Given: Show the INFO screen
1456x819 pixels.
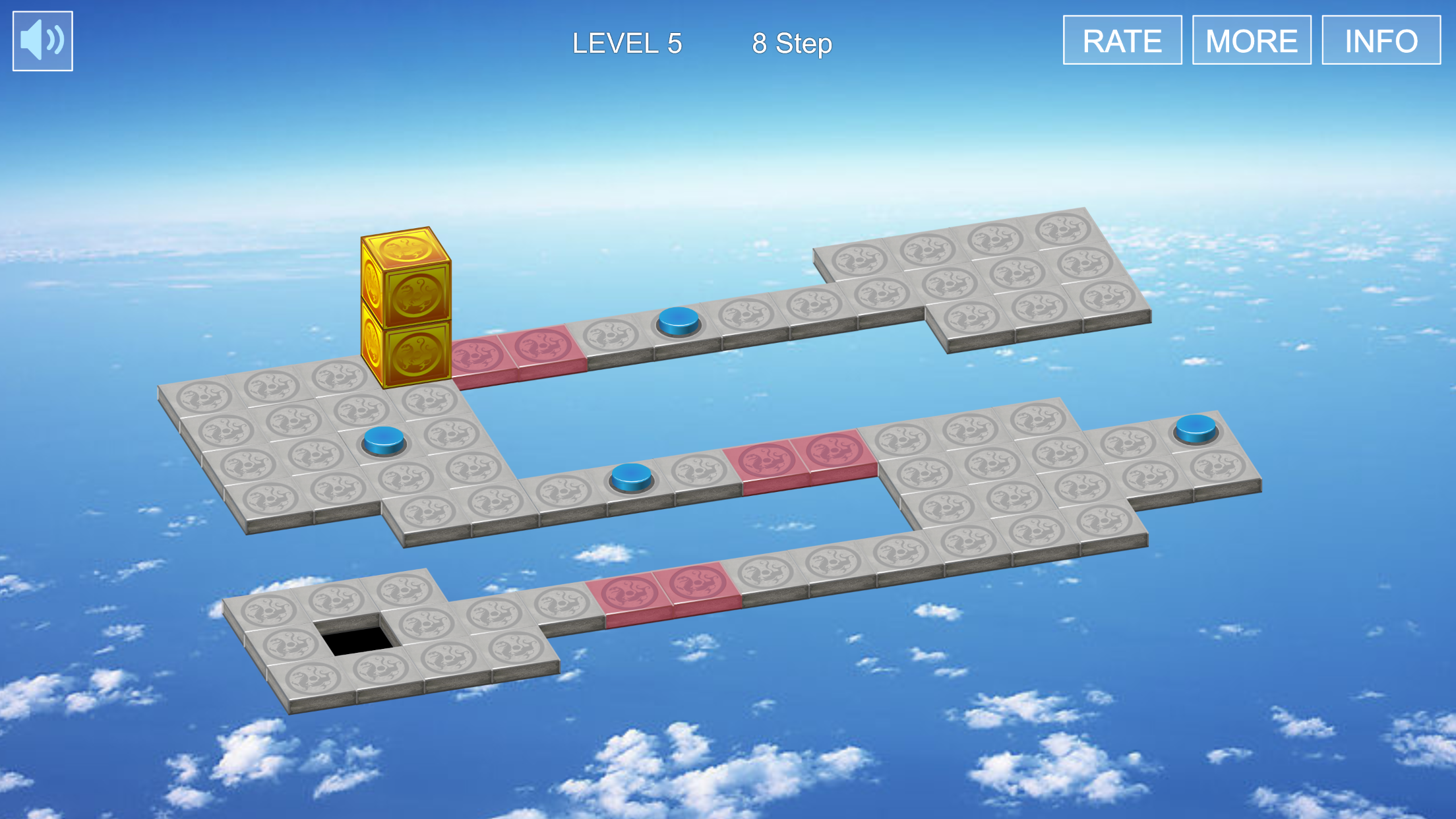Looking at the screenshot, I should point(1381,41).
